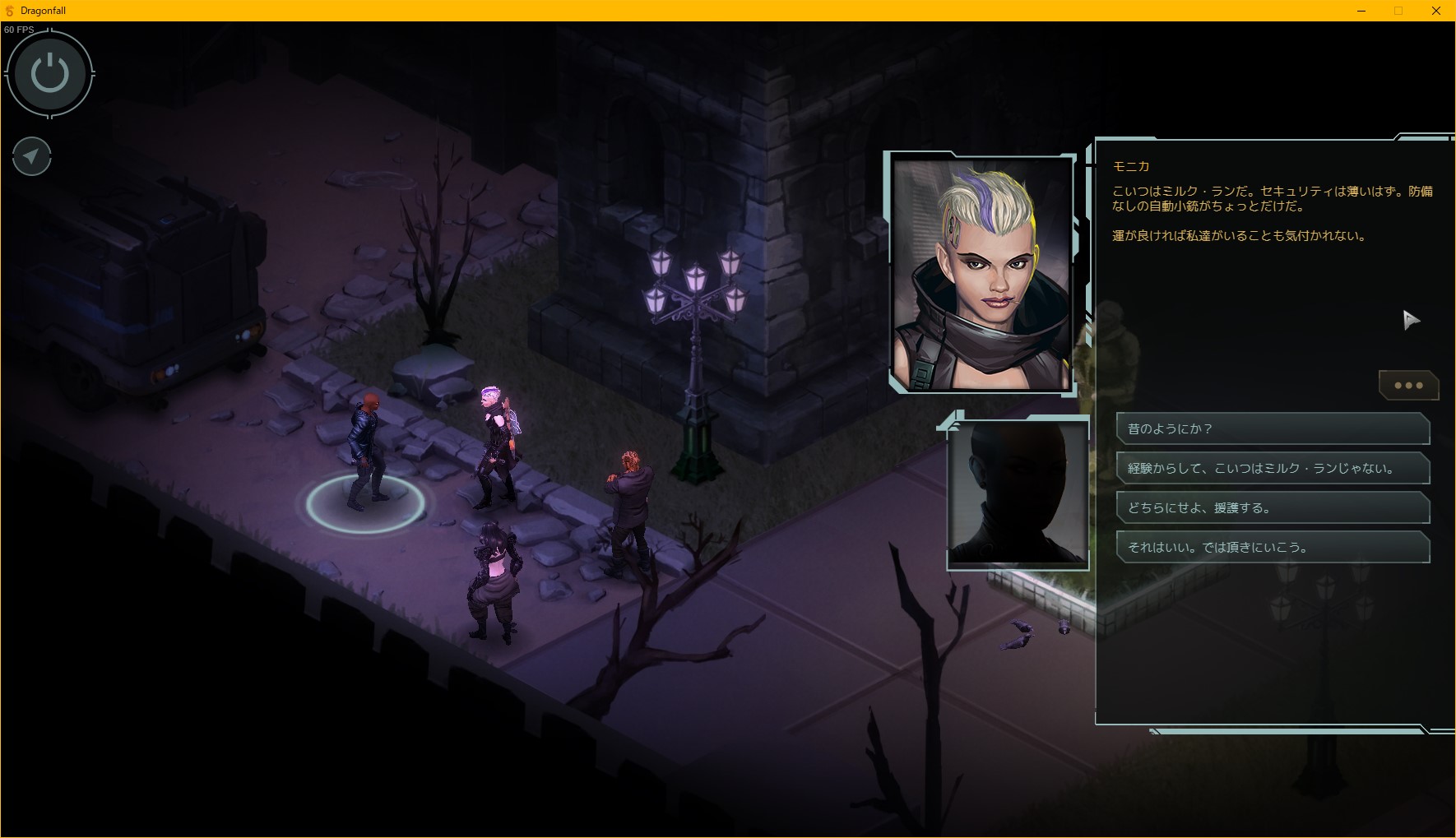
Task: Click the ornate street lamp in the plaza
Action: (695, 345)
